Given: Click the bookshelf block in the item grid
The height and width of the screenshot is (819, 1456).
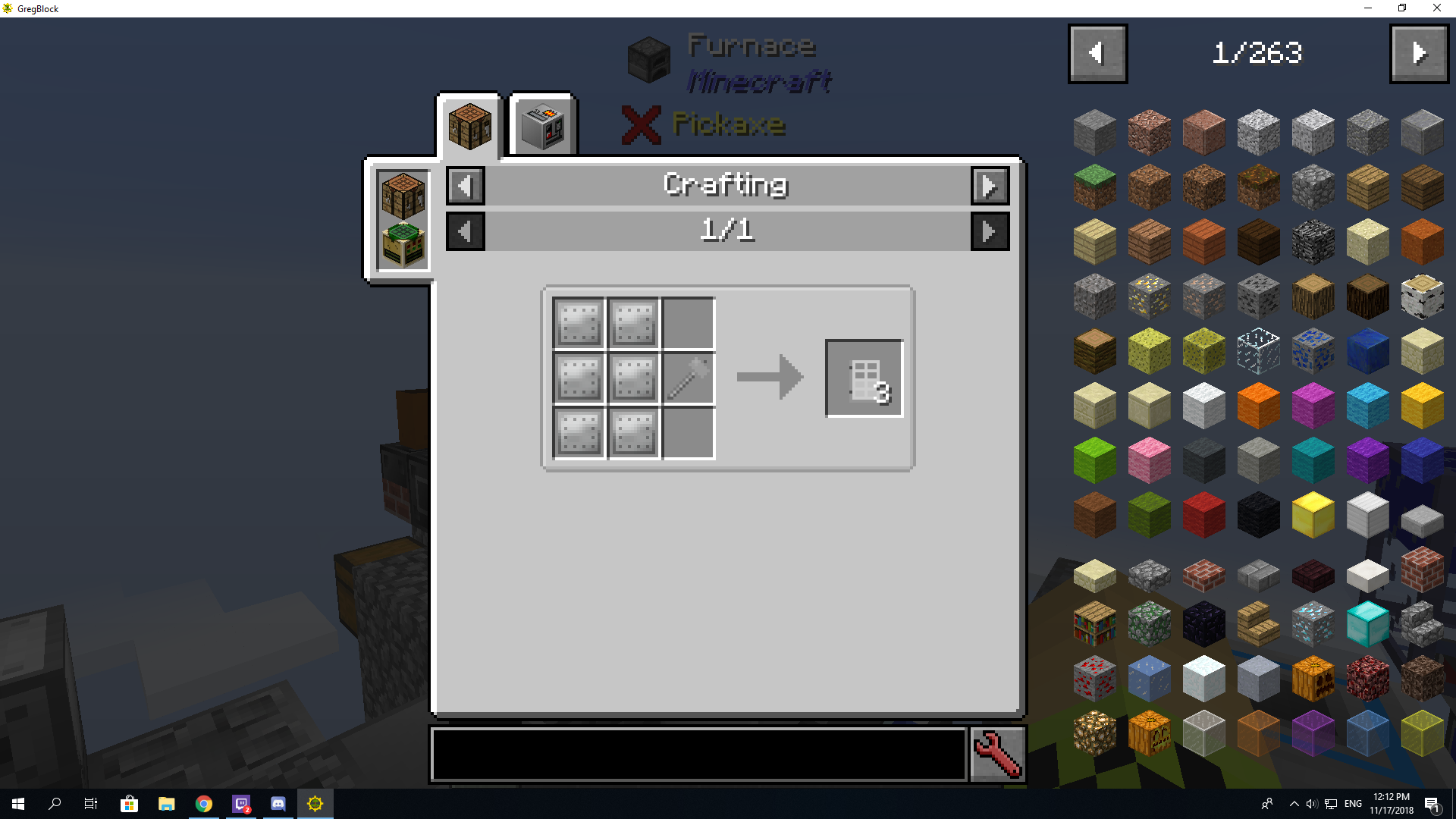Looking at the screenshot, I should click(x=1094, y=623).
